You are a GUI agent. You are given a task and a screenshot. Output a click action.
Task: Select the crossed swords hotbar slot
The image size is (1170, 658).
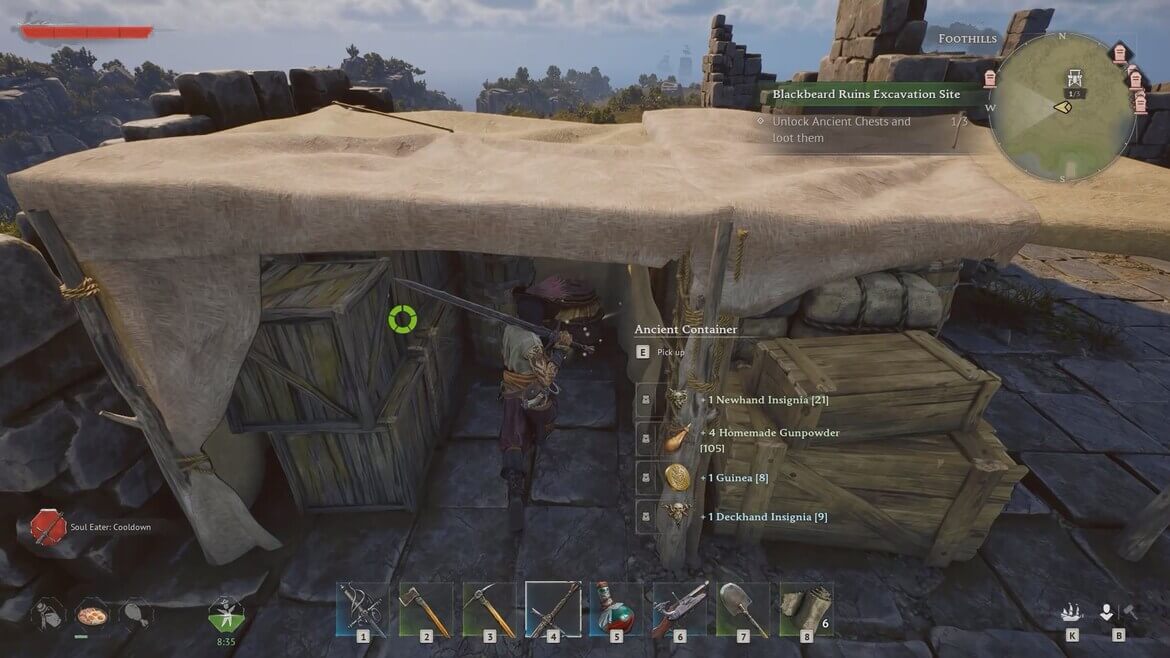362,607
